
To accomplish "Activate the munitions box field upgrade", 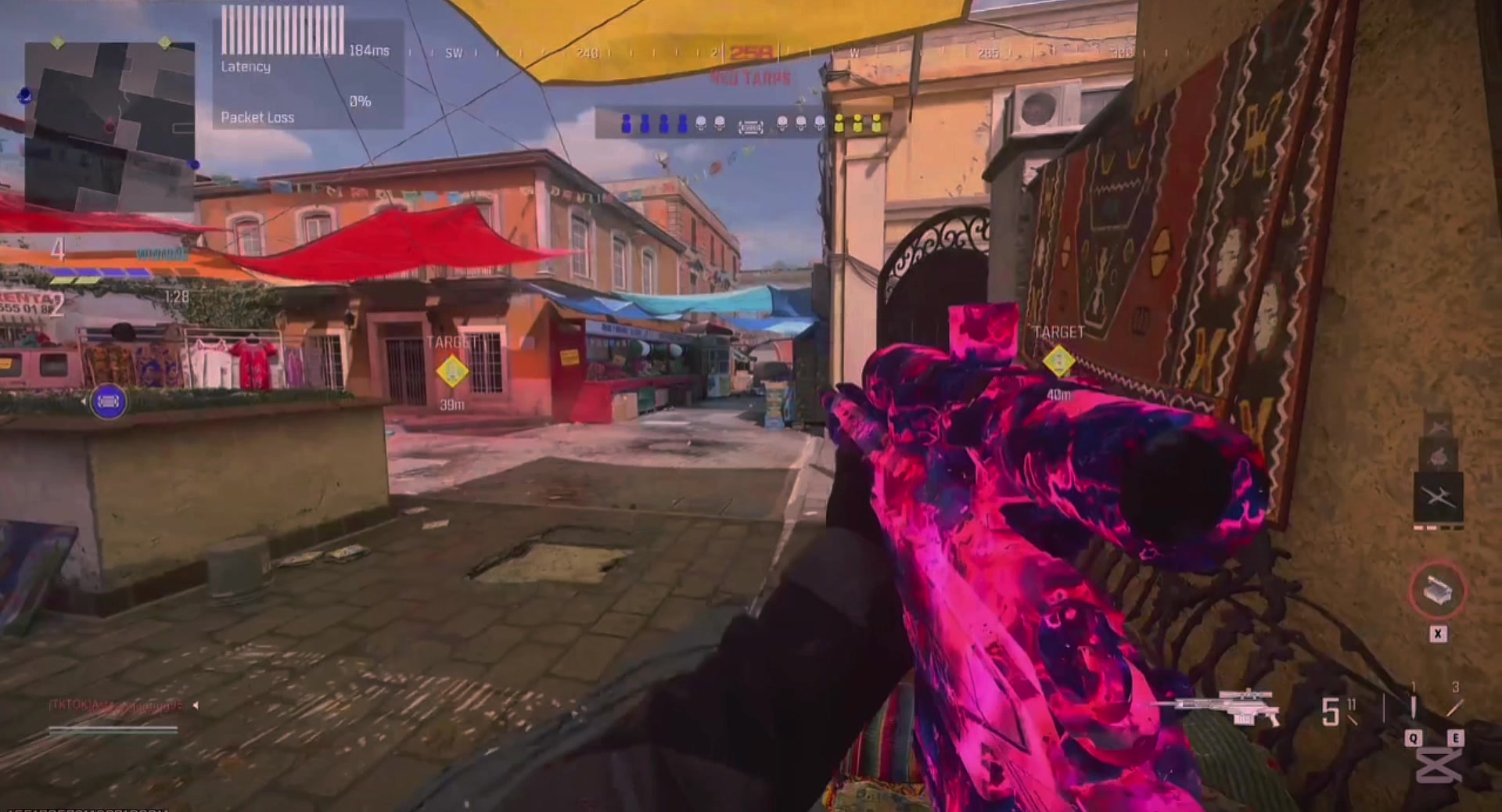I will tap(1438, 592).
